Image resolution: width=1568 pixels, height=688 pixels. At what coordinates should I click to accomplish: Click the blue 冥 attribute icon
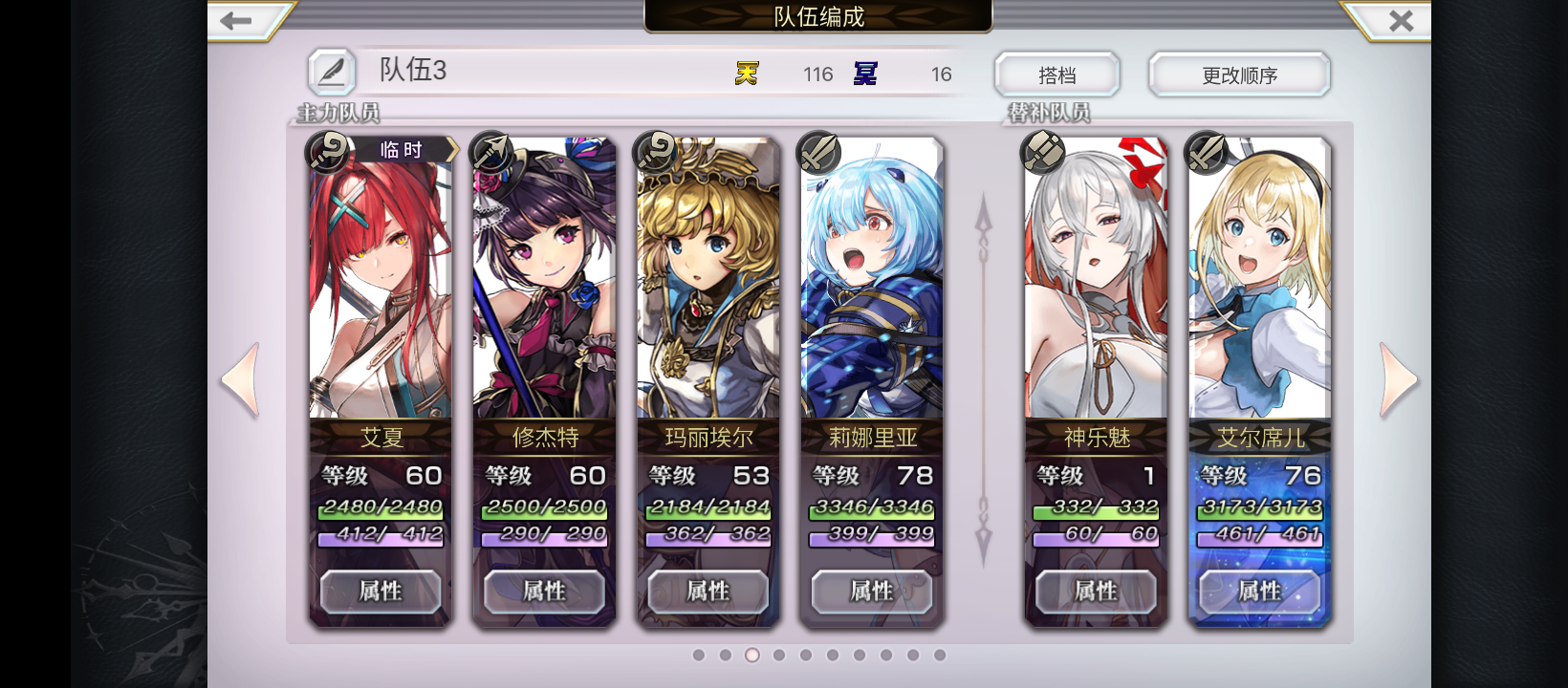[865, 72]
